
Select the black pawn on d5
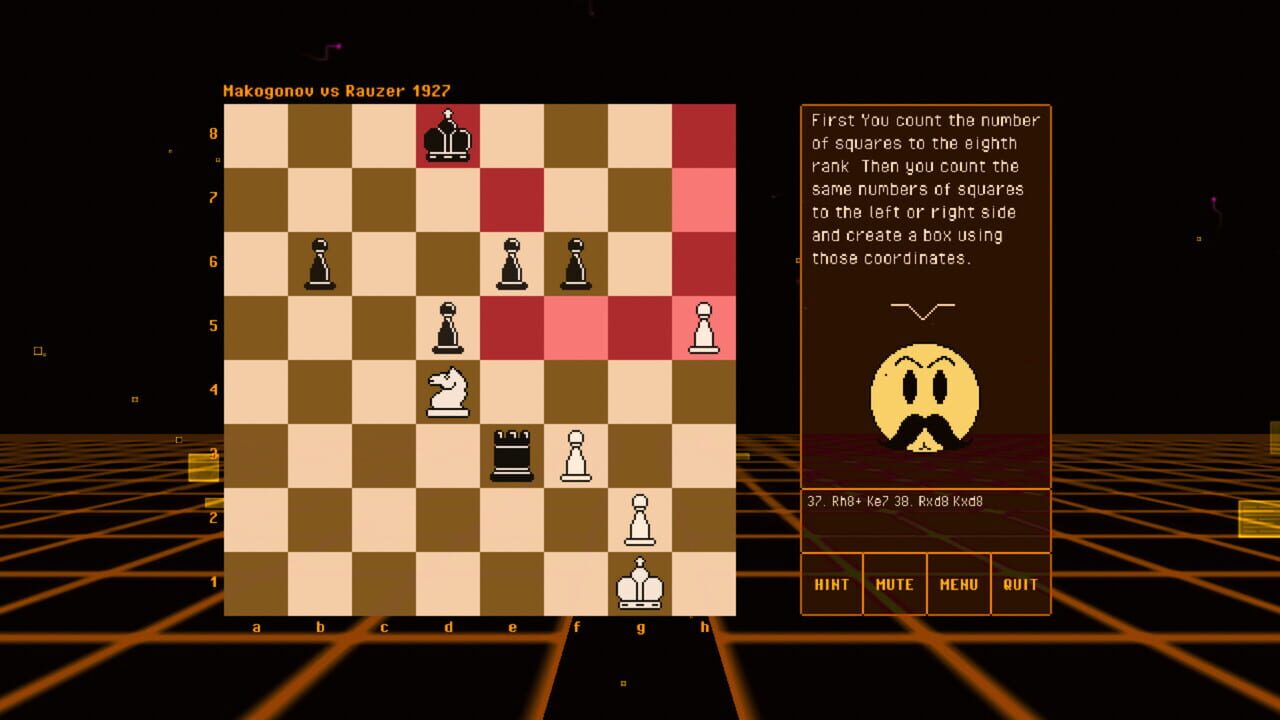[x=447, y=330]
